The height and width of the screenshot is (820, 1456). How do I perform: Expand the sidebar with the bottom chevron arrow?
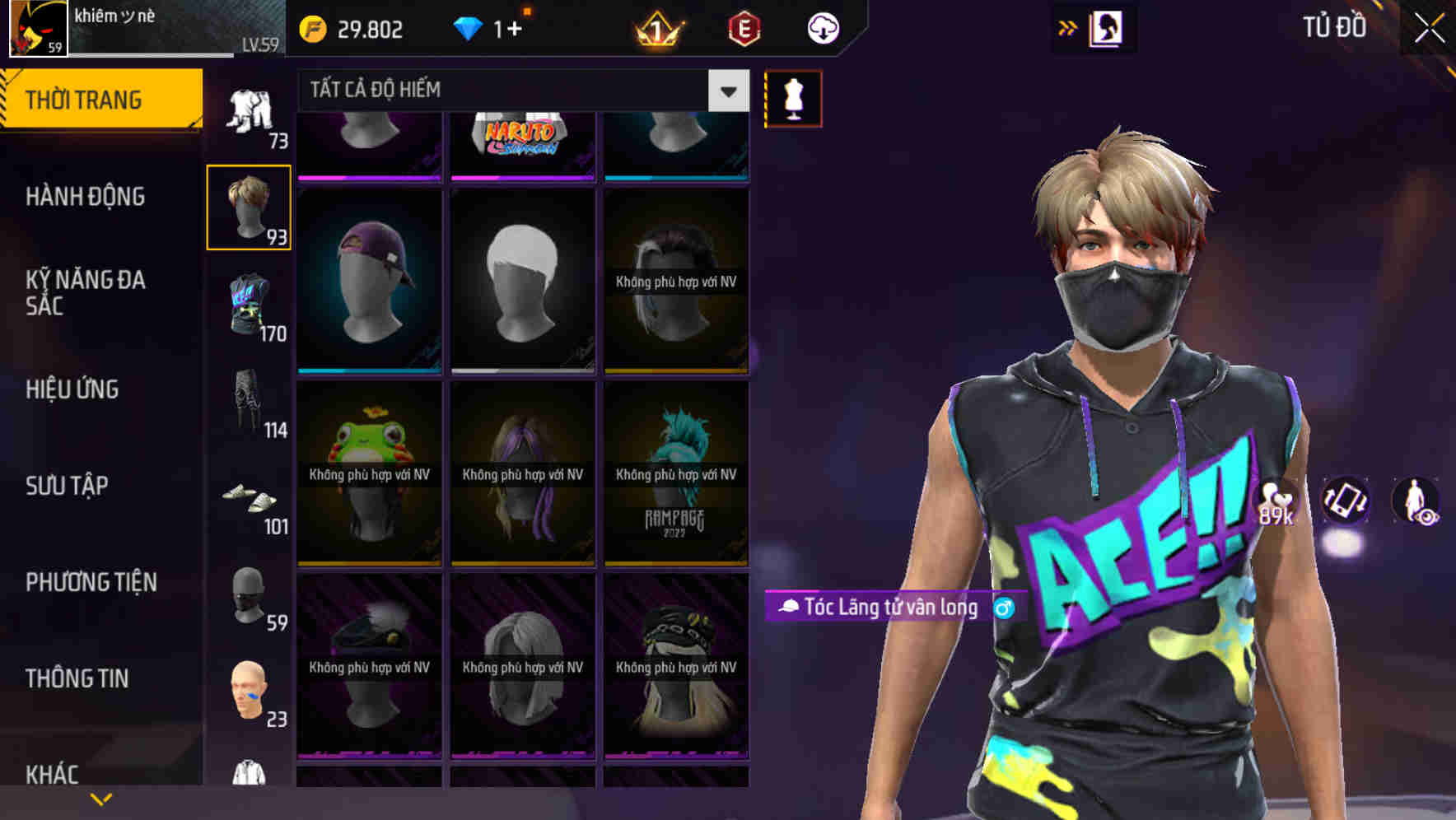click(101, 797)
